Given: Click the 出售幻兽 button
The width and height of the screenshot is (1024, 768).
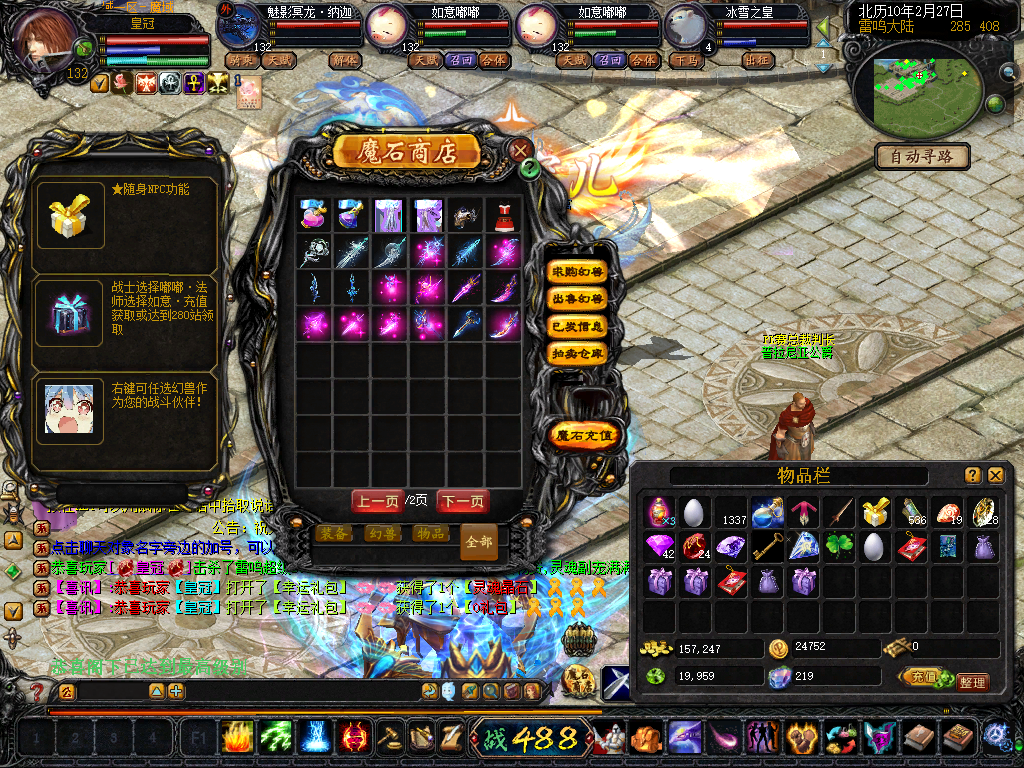Looking at the screenshot, I should (578, 299).
